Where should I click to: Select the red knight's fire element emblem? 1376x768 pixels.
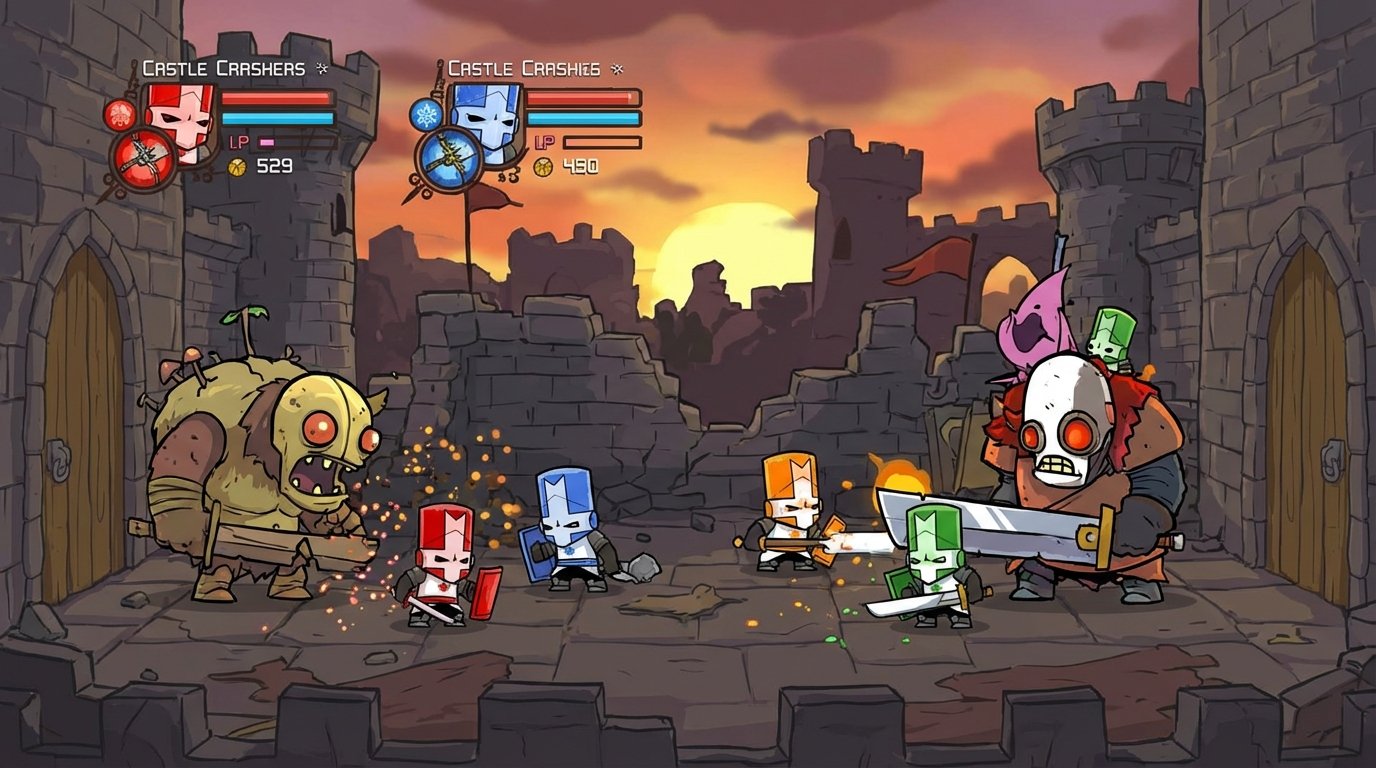(119, 115)
